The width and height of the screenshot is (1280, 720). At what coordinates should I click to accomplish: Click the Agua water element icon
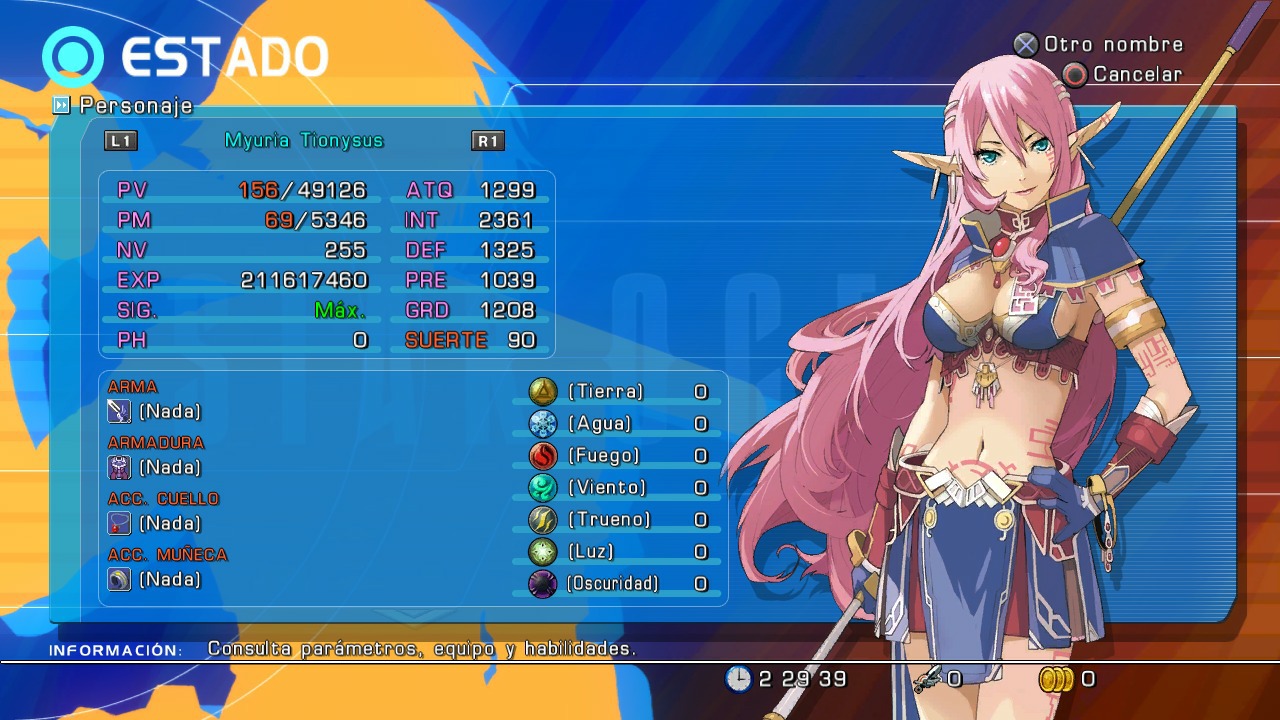pos(541,424)
